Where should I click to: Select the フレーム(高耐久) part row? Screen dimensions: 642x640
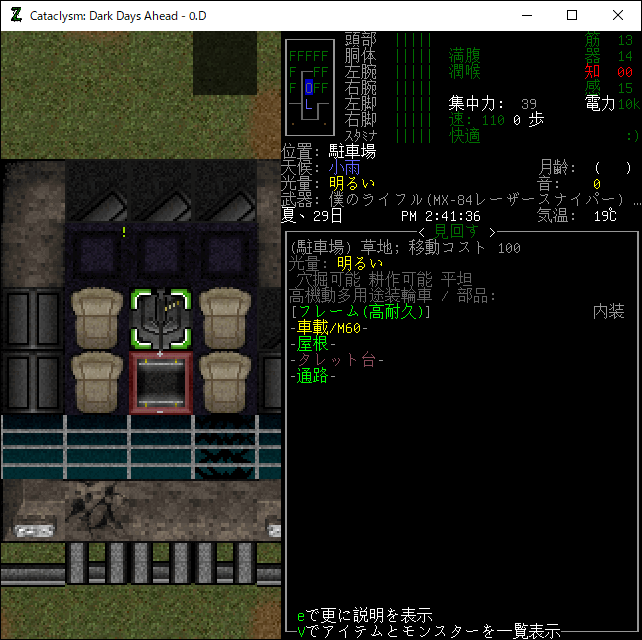359,312
